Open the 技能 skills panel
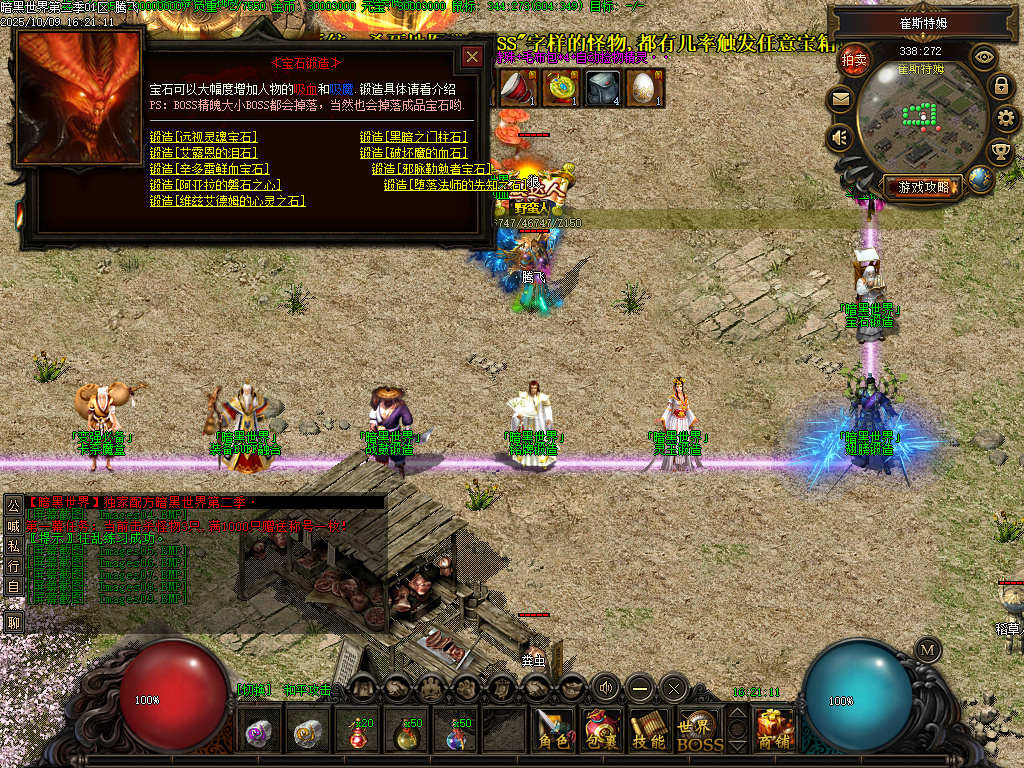This screenshot has height=768, width=1024. pos(650,731)
